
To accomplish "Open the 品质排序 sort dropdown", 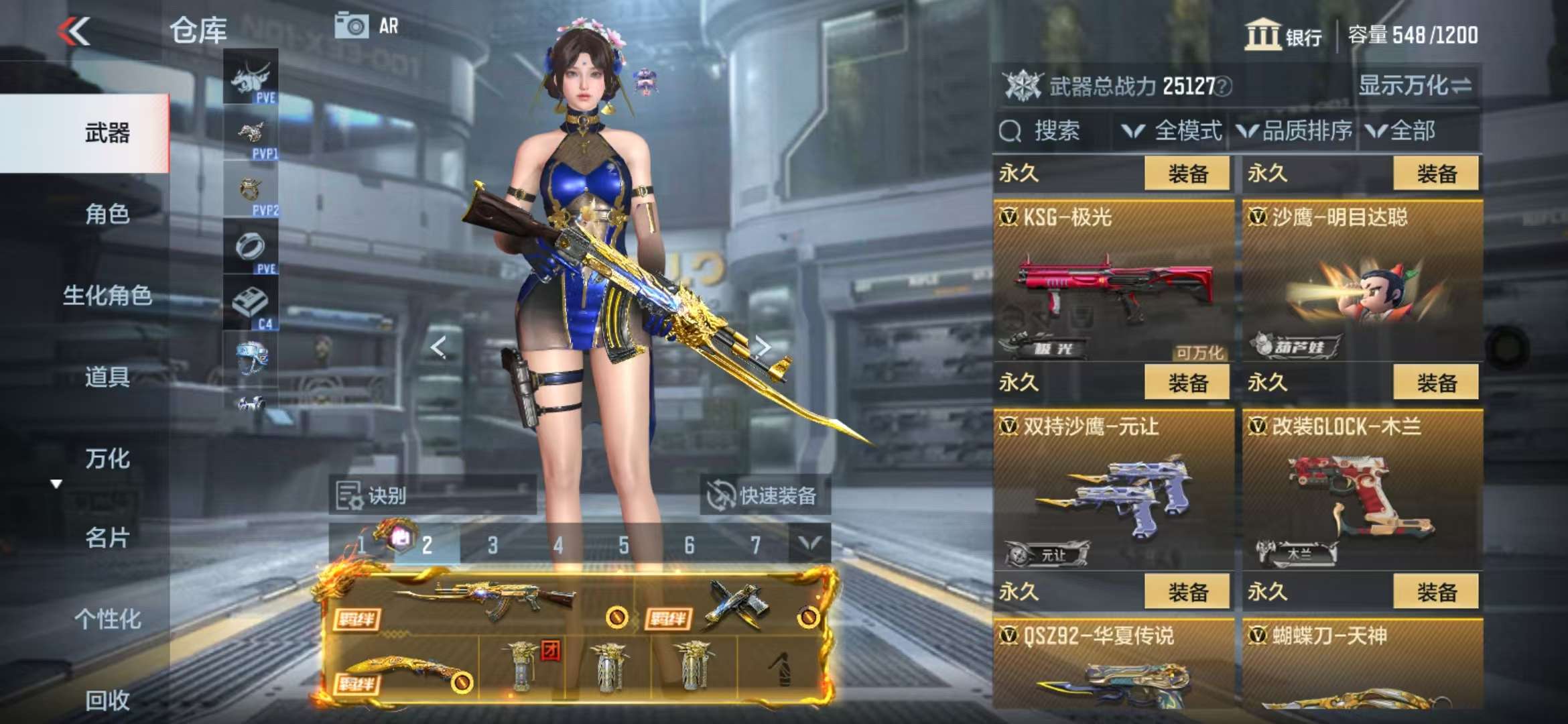I will (x=1295, y=131).
